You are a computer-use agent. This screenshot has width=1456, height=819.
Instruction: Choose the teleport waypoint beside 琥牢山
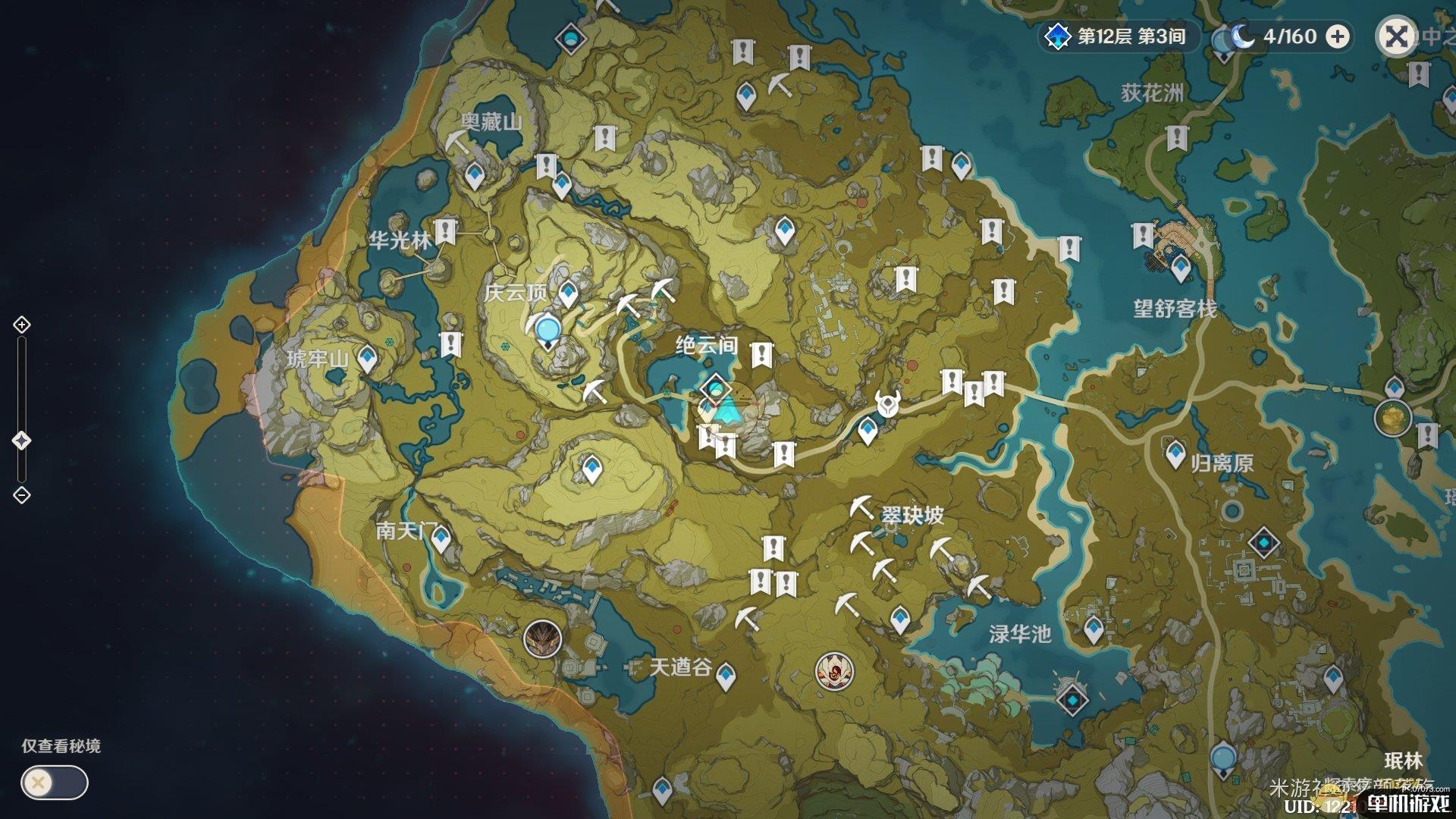coord(368,358)
